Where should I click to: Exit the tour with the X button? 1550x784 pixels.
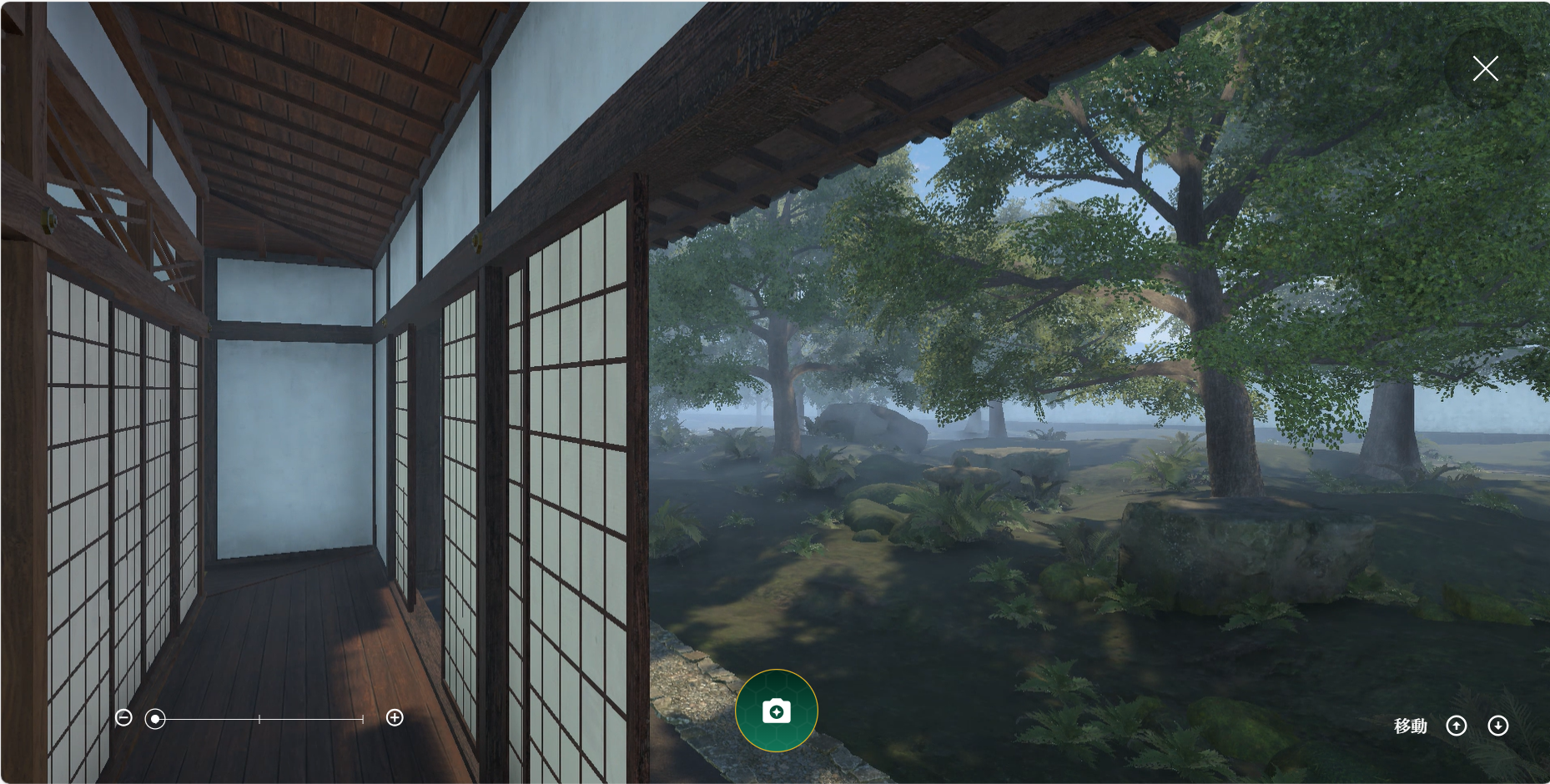(1485, 68)
